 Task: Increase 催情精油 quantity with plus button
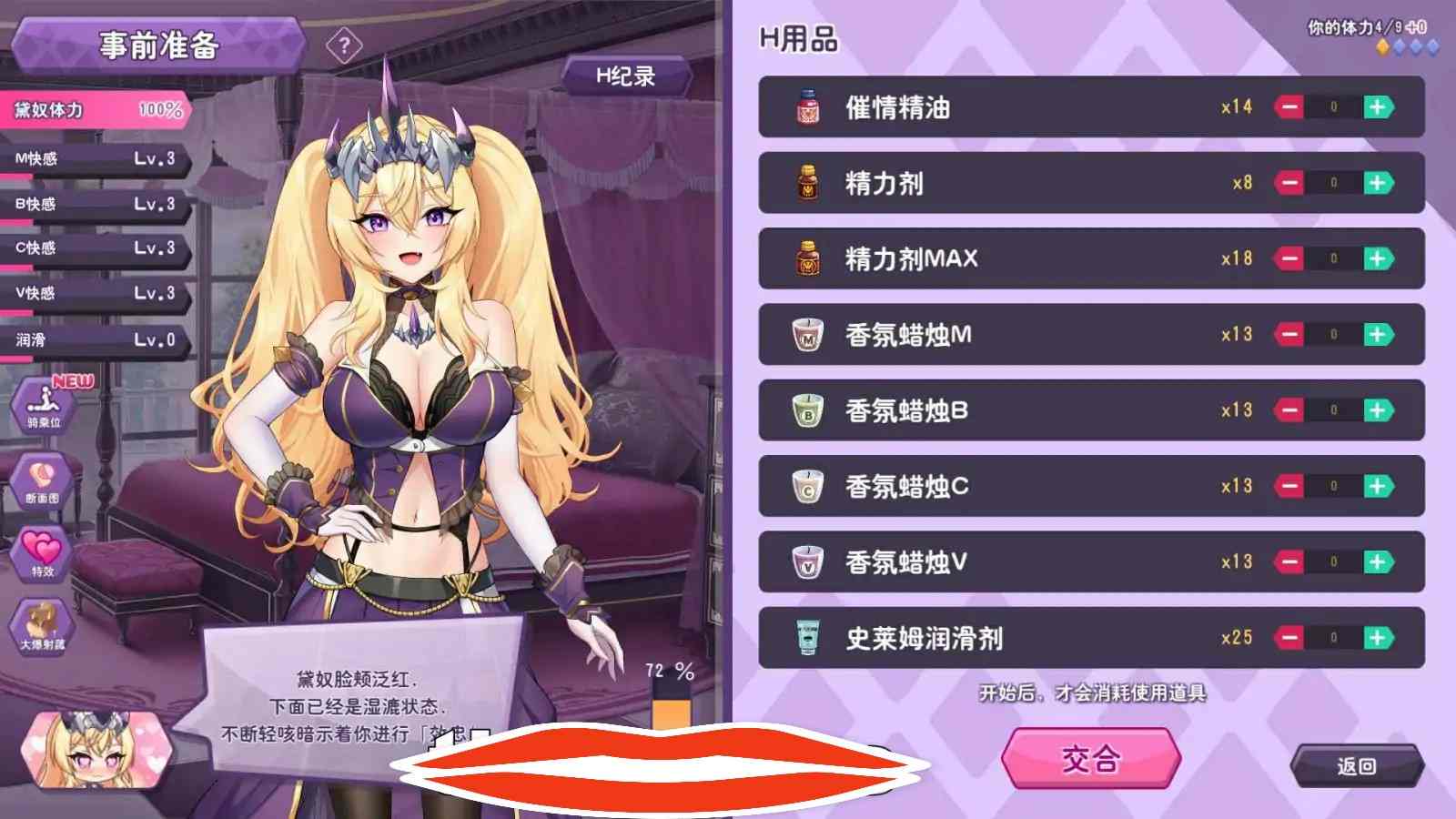[x=1380, y=106]
